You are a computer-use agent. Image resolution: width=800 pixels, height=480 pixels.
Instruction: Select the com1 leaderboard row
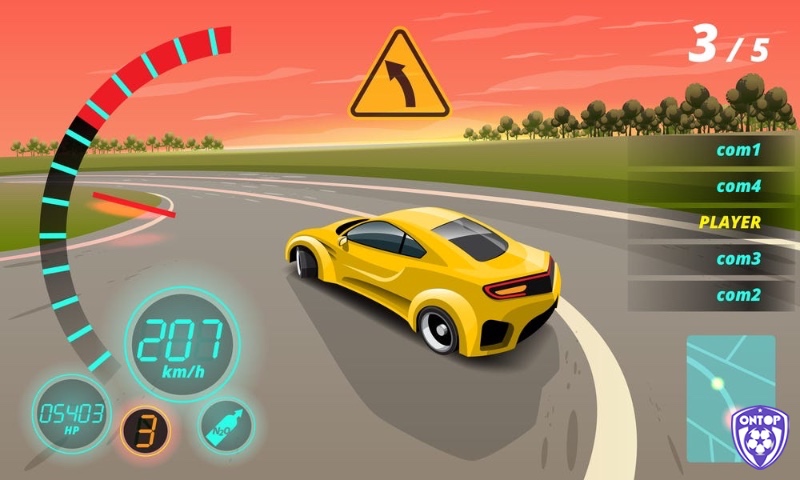coord(712,151)
